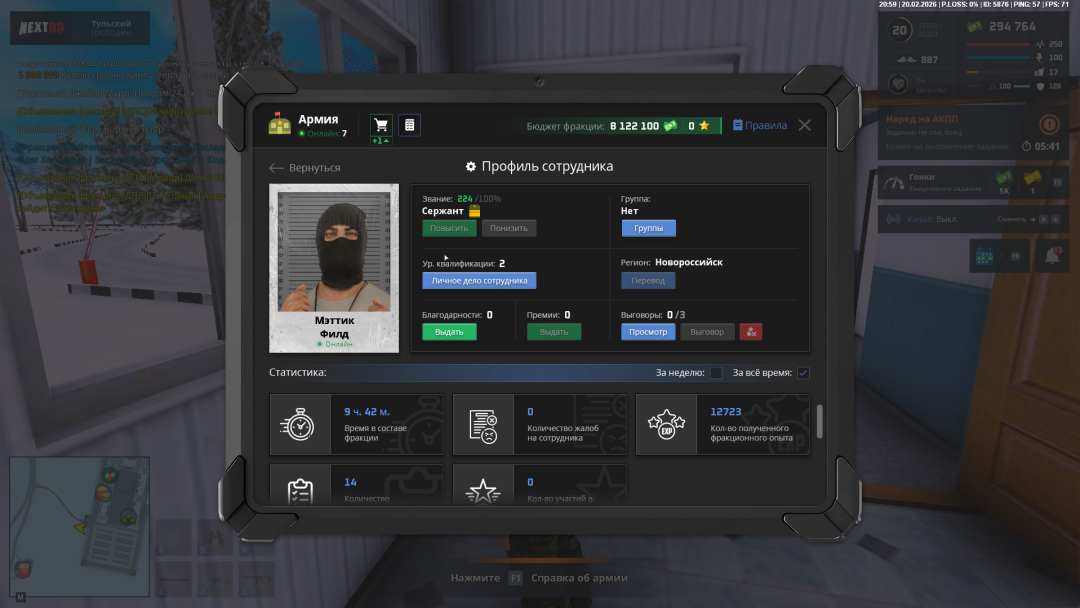
Task: Toggle the За всё время checkbox
Action: tap(803, 373)
